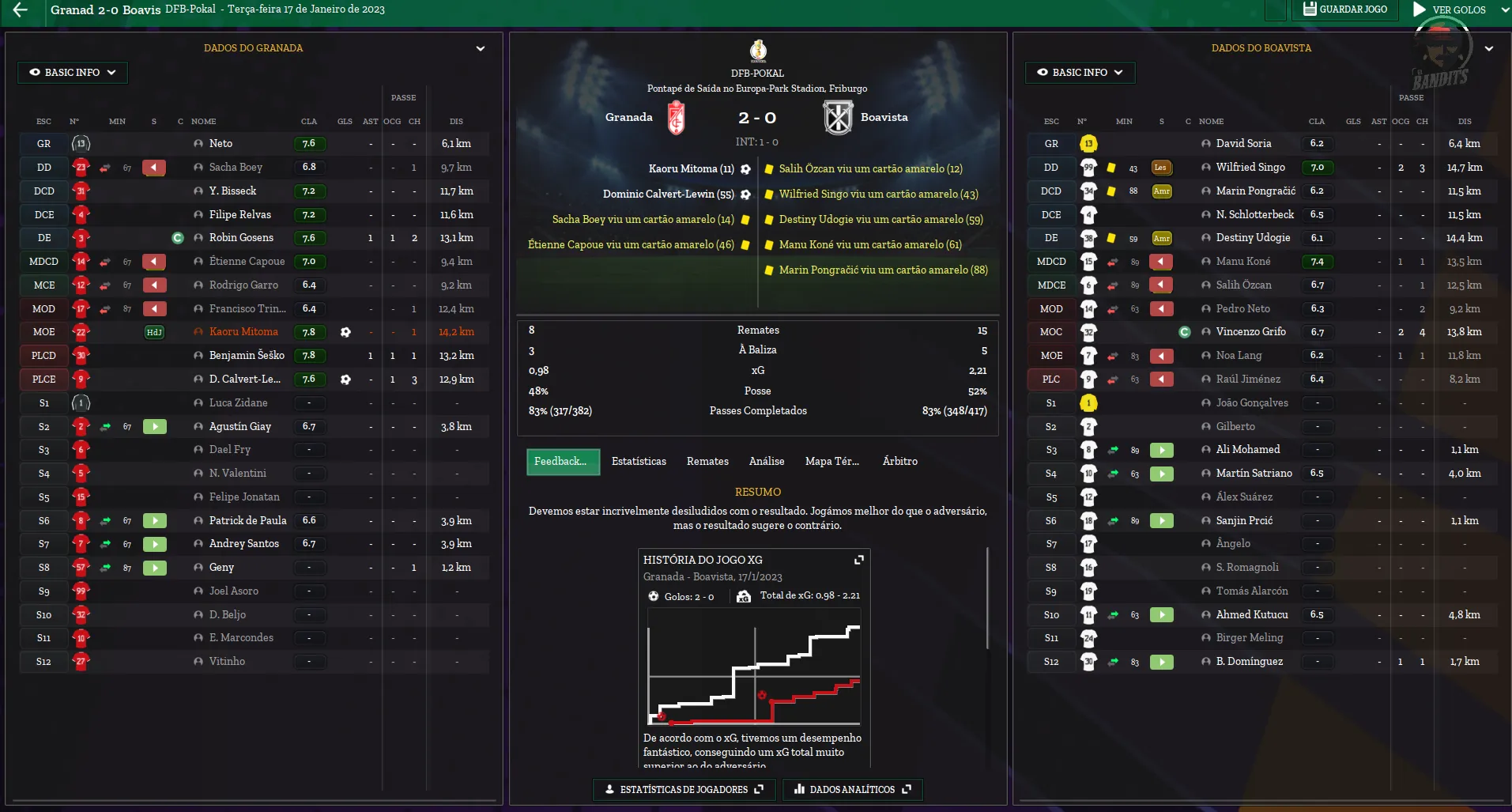Expand the História do Jogo xG chart
The width and height of the screenshot is (1512, 812).
[x=859, y=560]
